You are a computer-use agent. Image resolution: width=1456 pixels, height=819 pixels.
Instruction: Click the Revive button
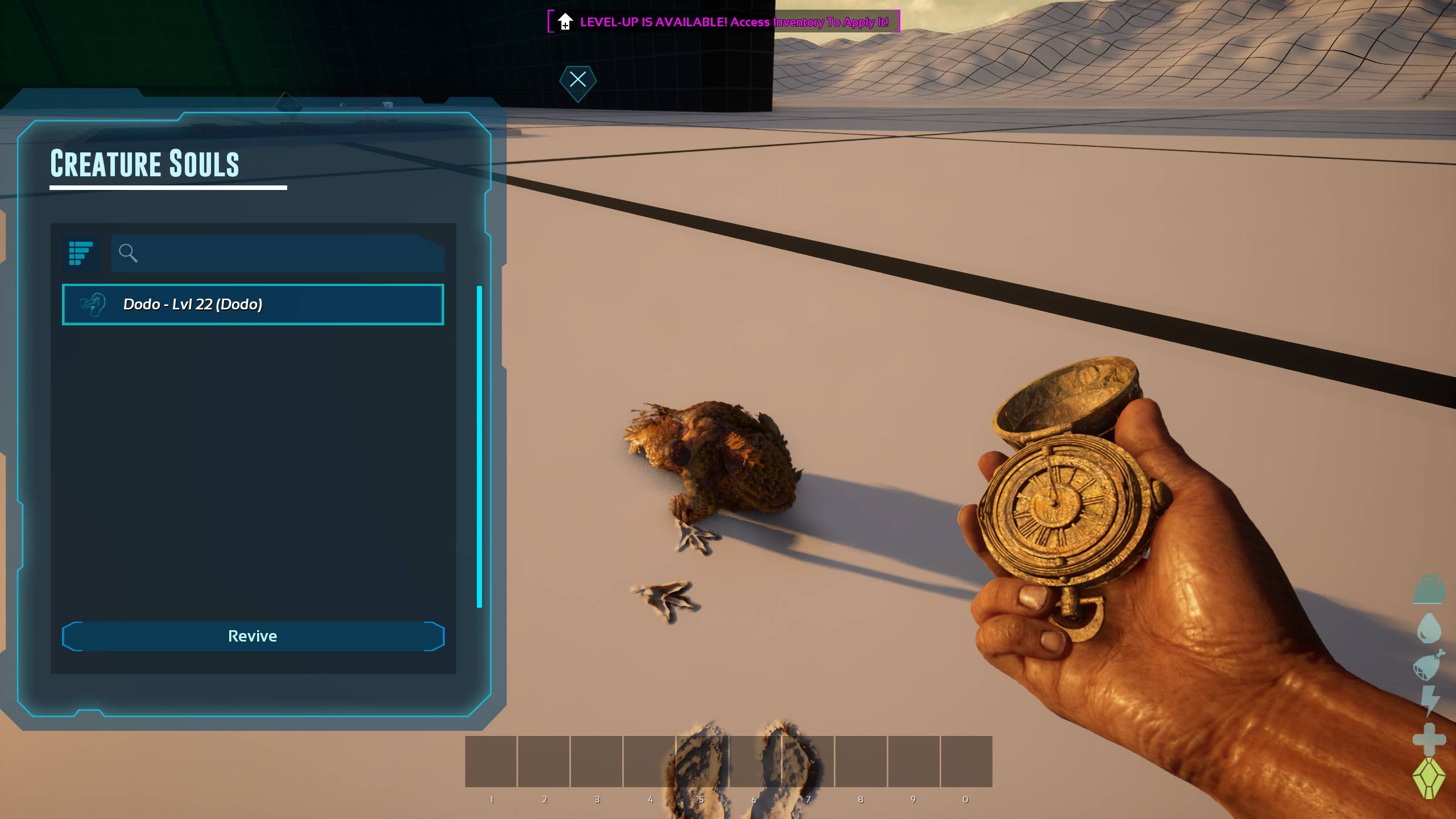pos(253,636)
